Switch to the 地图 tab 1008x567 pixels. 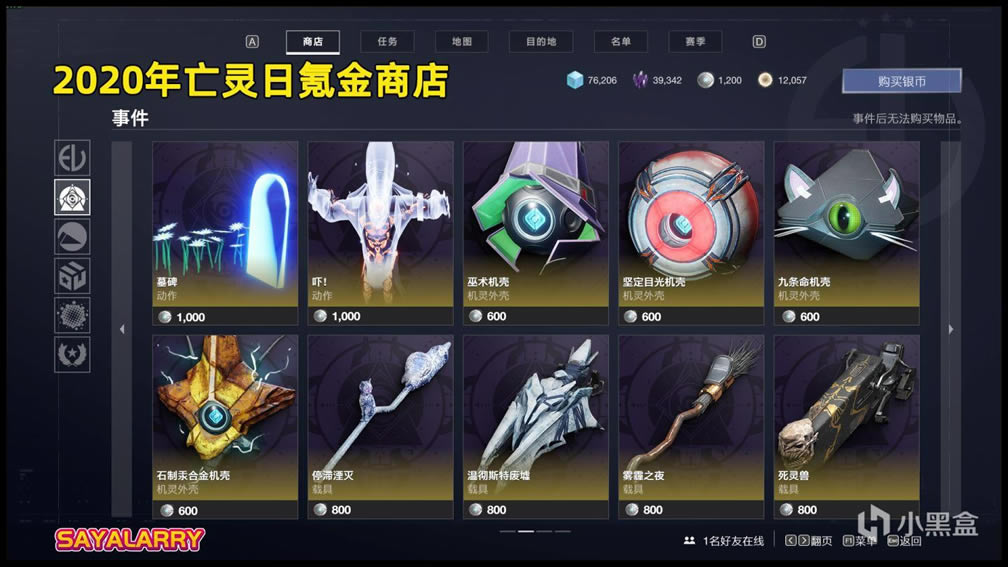pyautogui.click(x=461, y=42)
